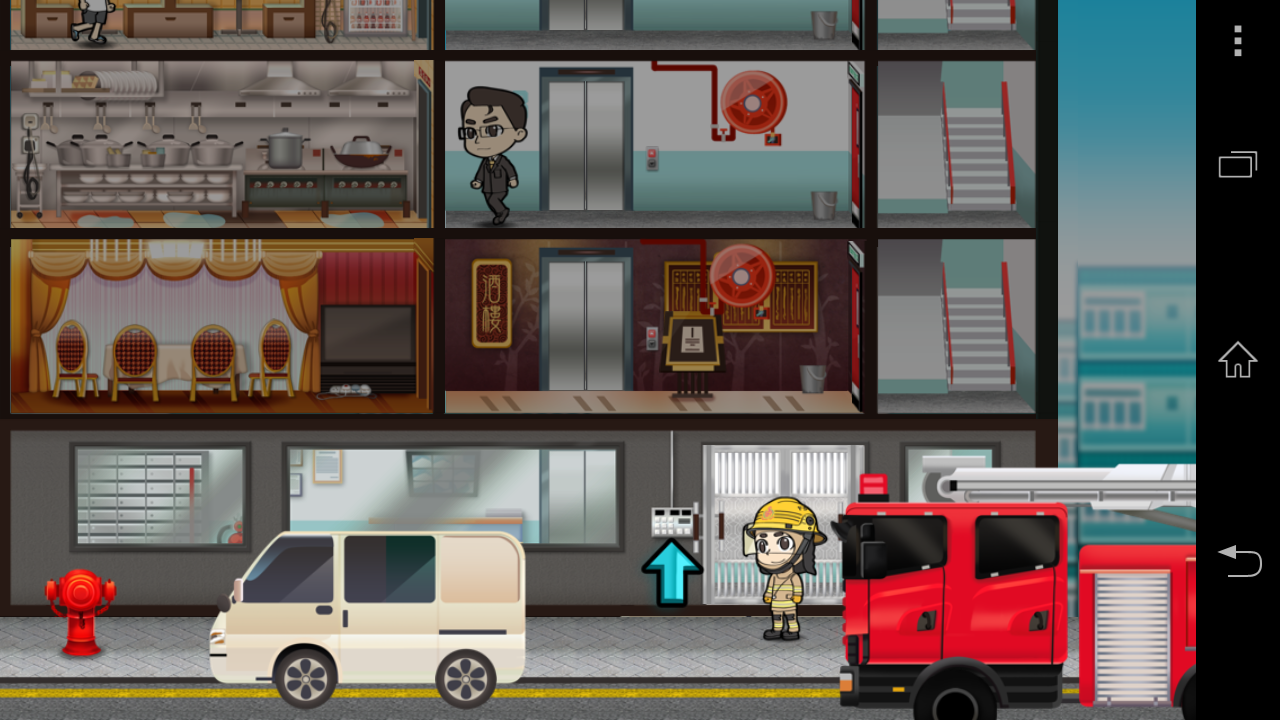Tap the recent apps button
The width and height of the screenshot is (1280, 720).
click(1237, 163)
